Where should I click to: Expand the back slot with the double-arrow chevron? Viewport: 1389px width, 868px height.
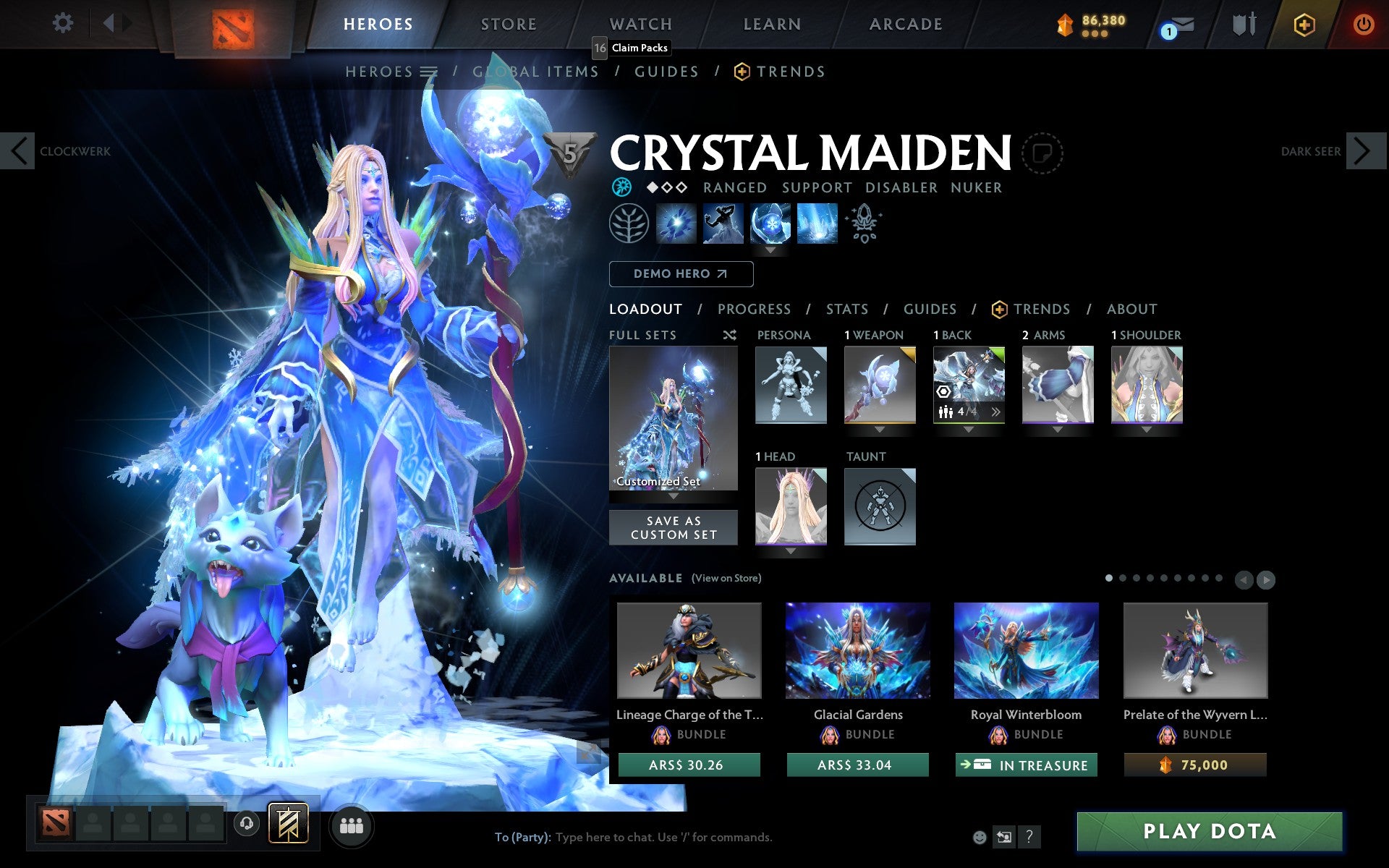pos(997,411)
